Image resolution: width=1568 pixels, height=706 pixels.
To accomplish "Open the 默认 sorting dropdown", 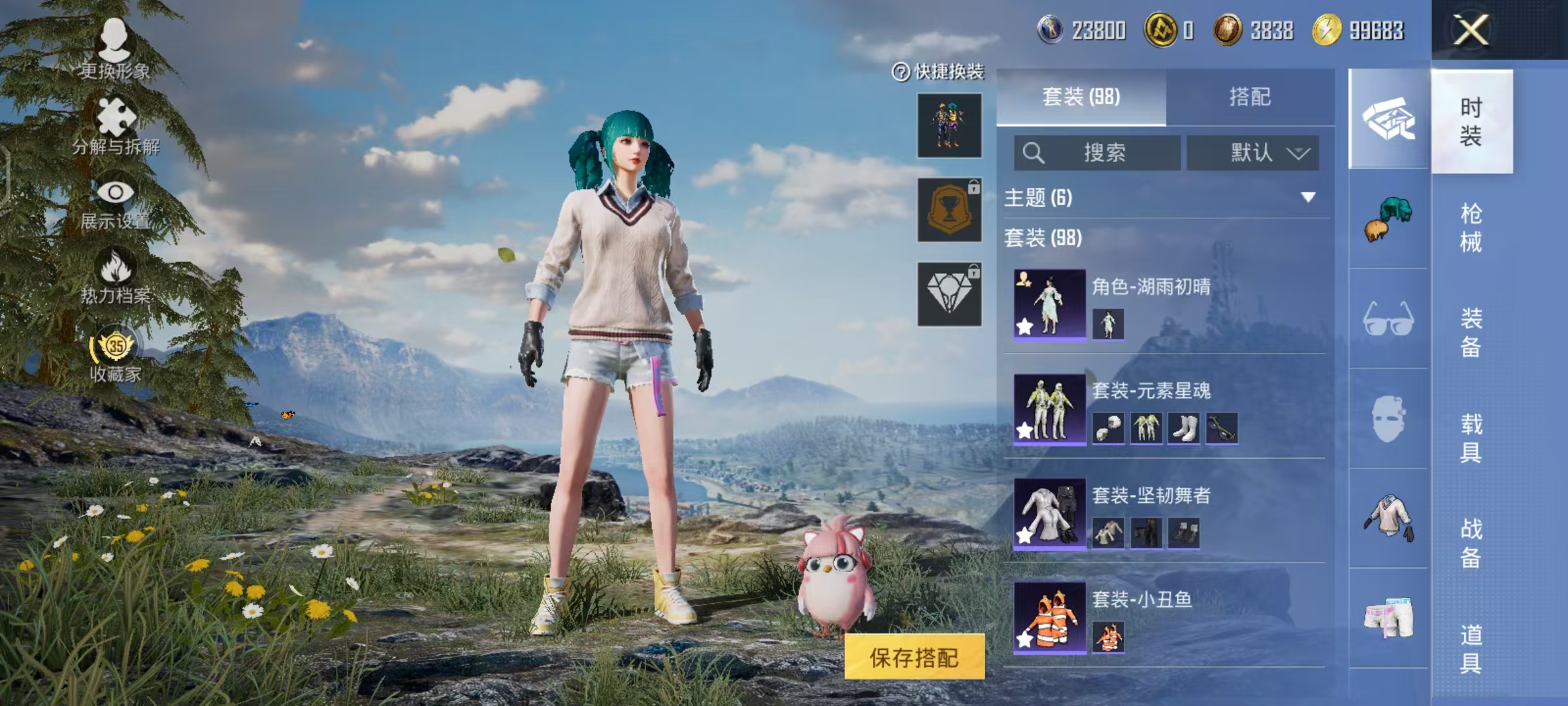I will pos(1253,154).
